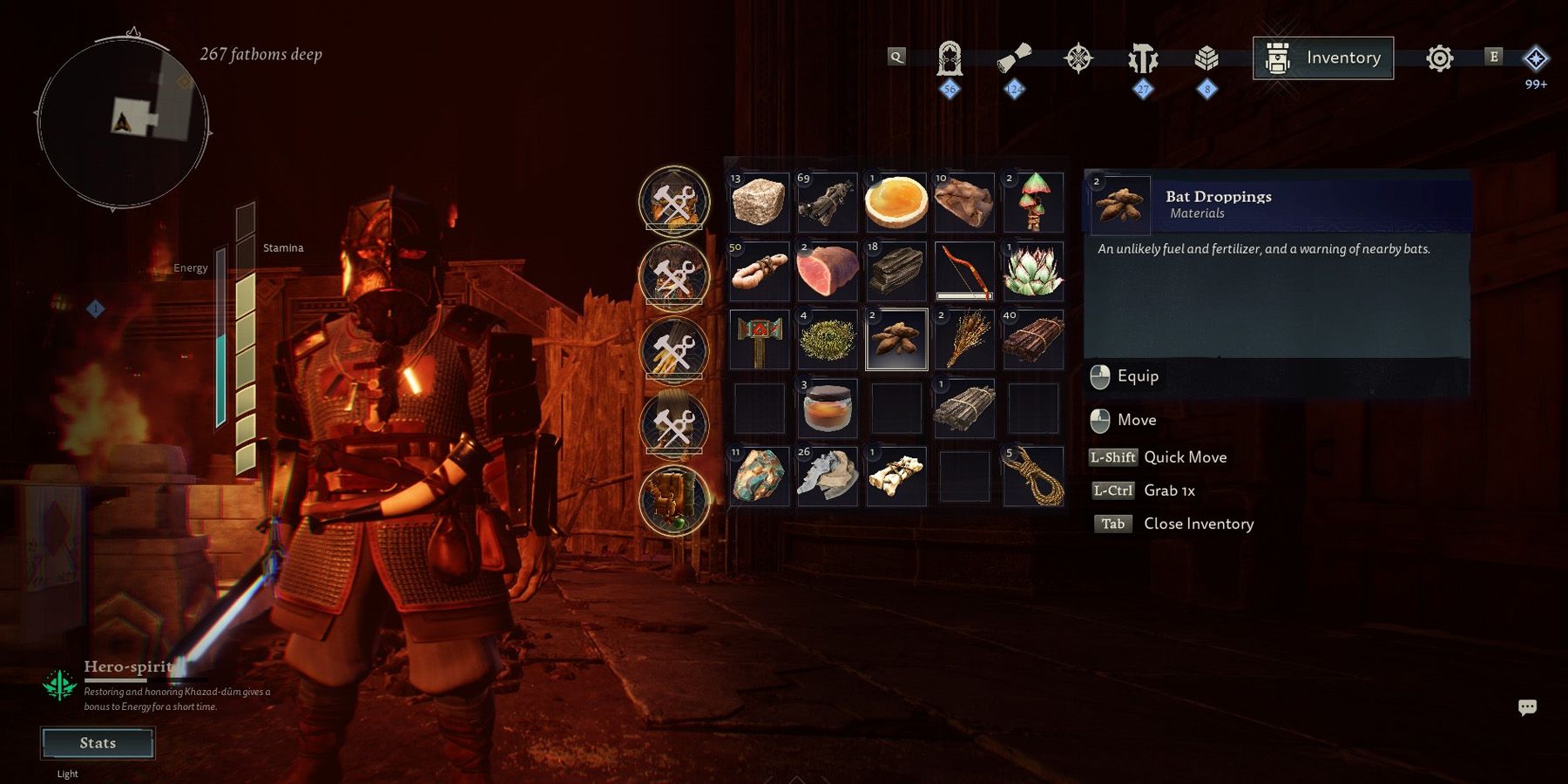Switch to the Inventory tab
The height and width of the screenshot is (784, 1568).
tap(1322, 57)
